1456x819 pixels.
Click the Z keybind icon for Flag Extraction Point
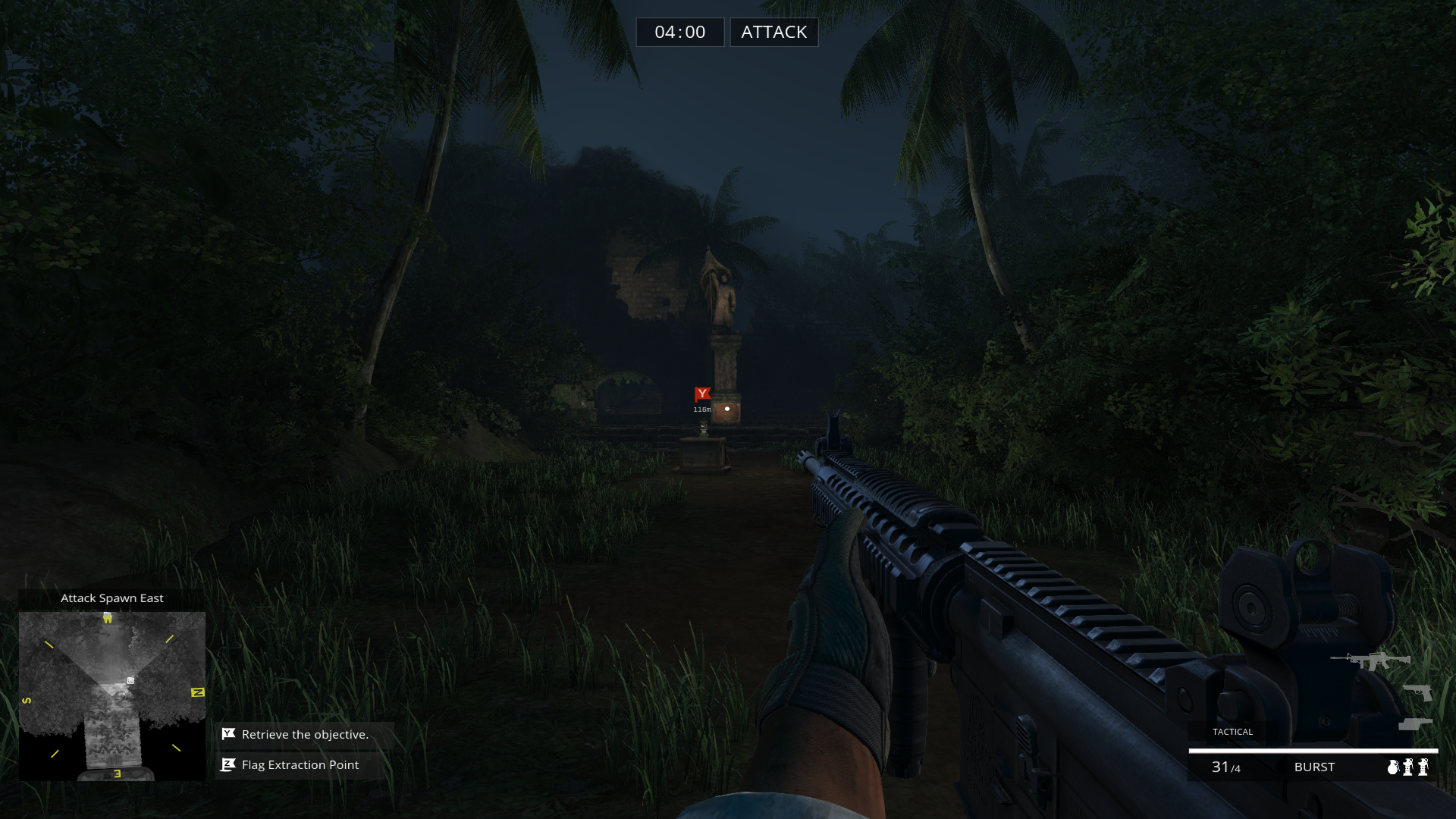tap(227, 764)
